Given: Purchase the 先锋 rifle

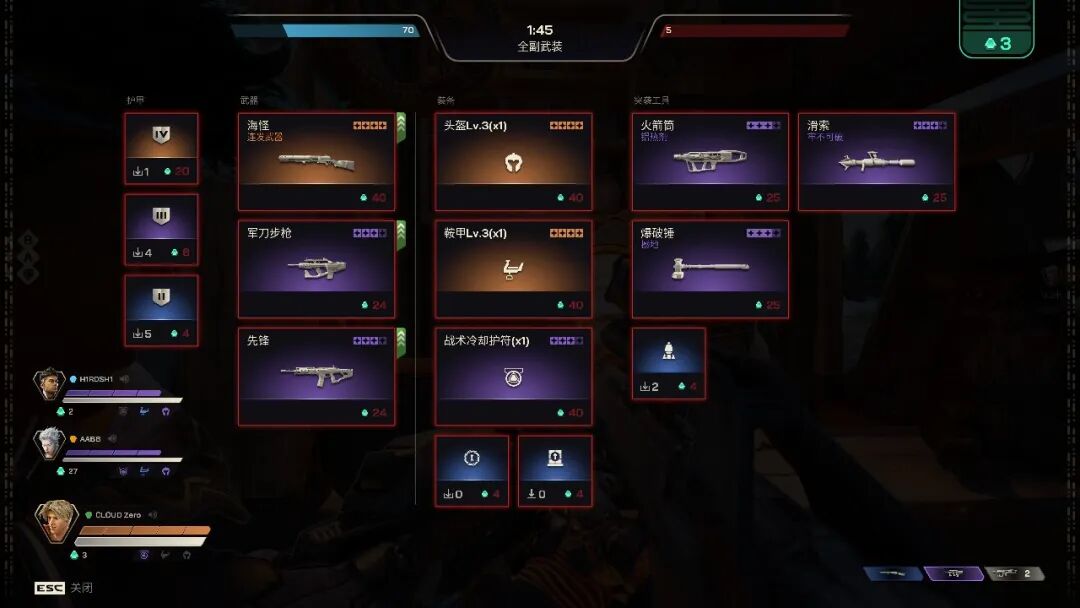Looking at the screenshot, I should 316,377.
